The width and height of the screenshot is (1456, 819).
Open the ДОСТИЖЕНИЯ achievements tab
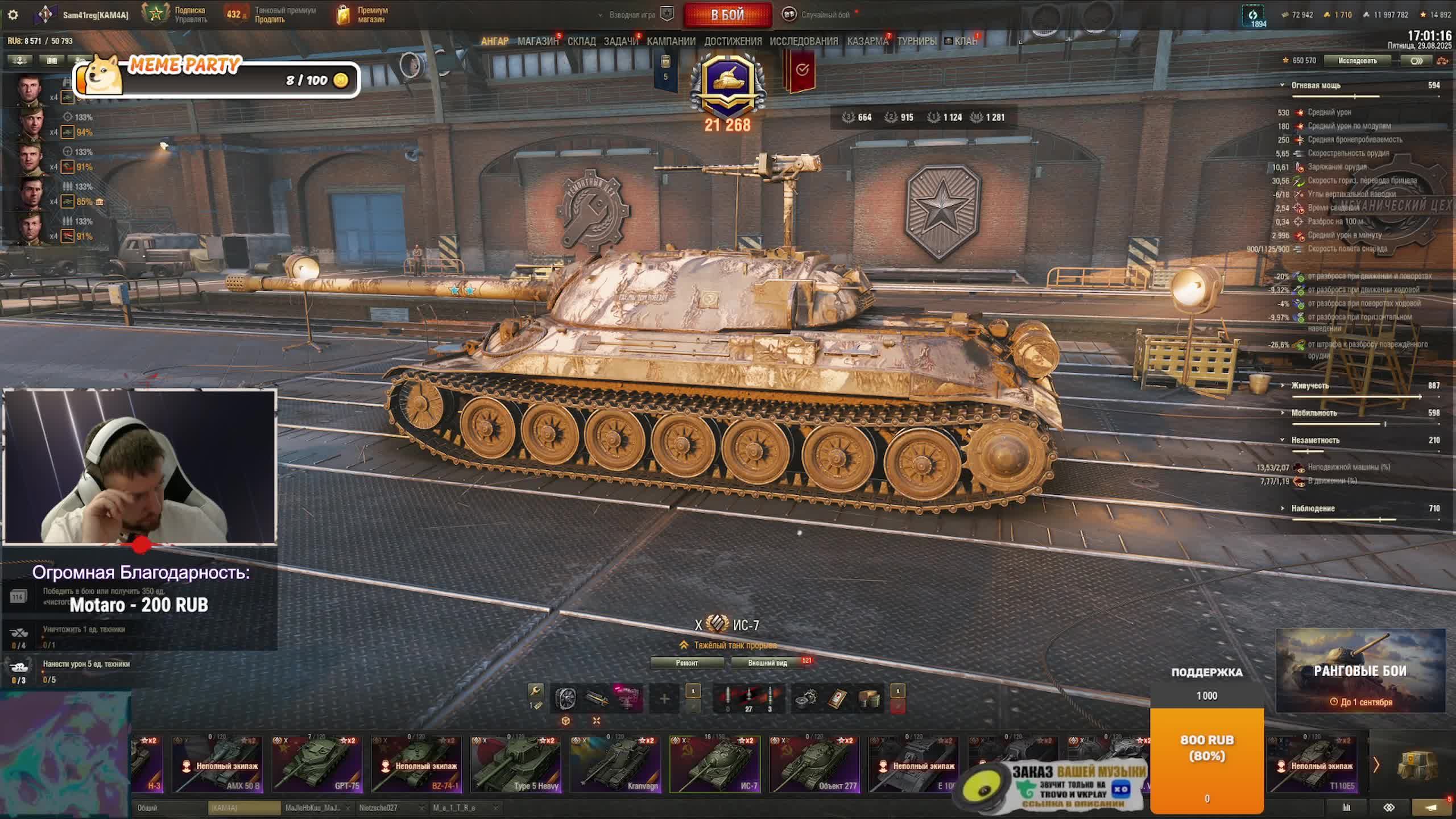point(733,42)
